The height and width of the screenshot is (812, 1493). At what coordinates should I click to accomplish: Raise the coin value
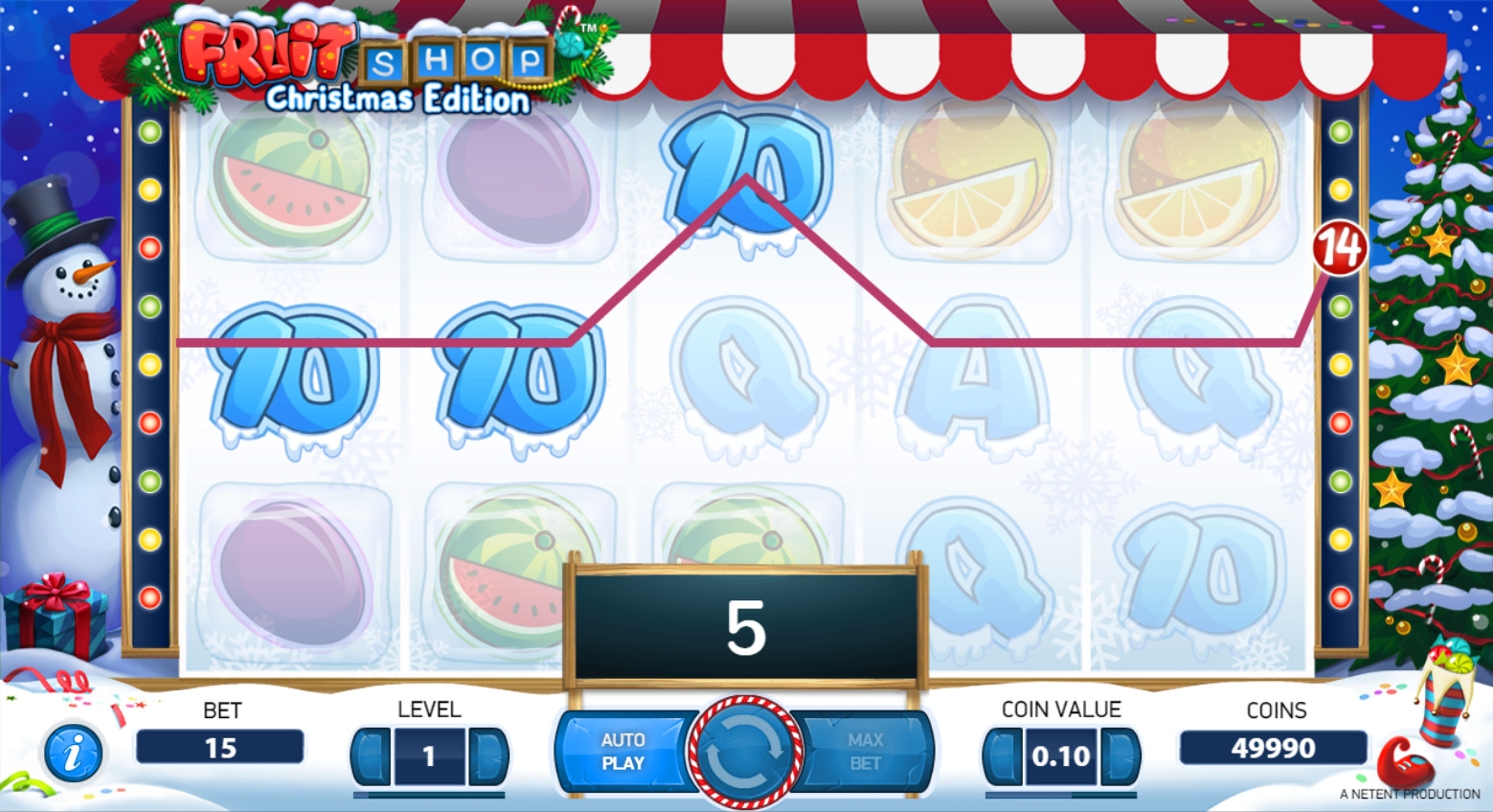pyautogui.click(x=1119, y=756)
